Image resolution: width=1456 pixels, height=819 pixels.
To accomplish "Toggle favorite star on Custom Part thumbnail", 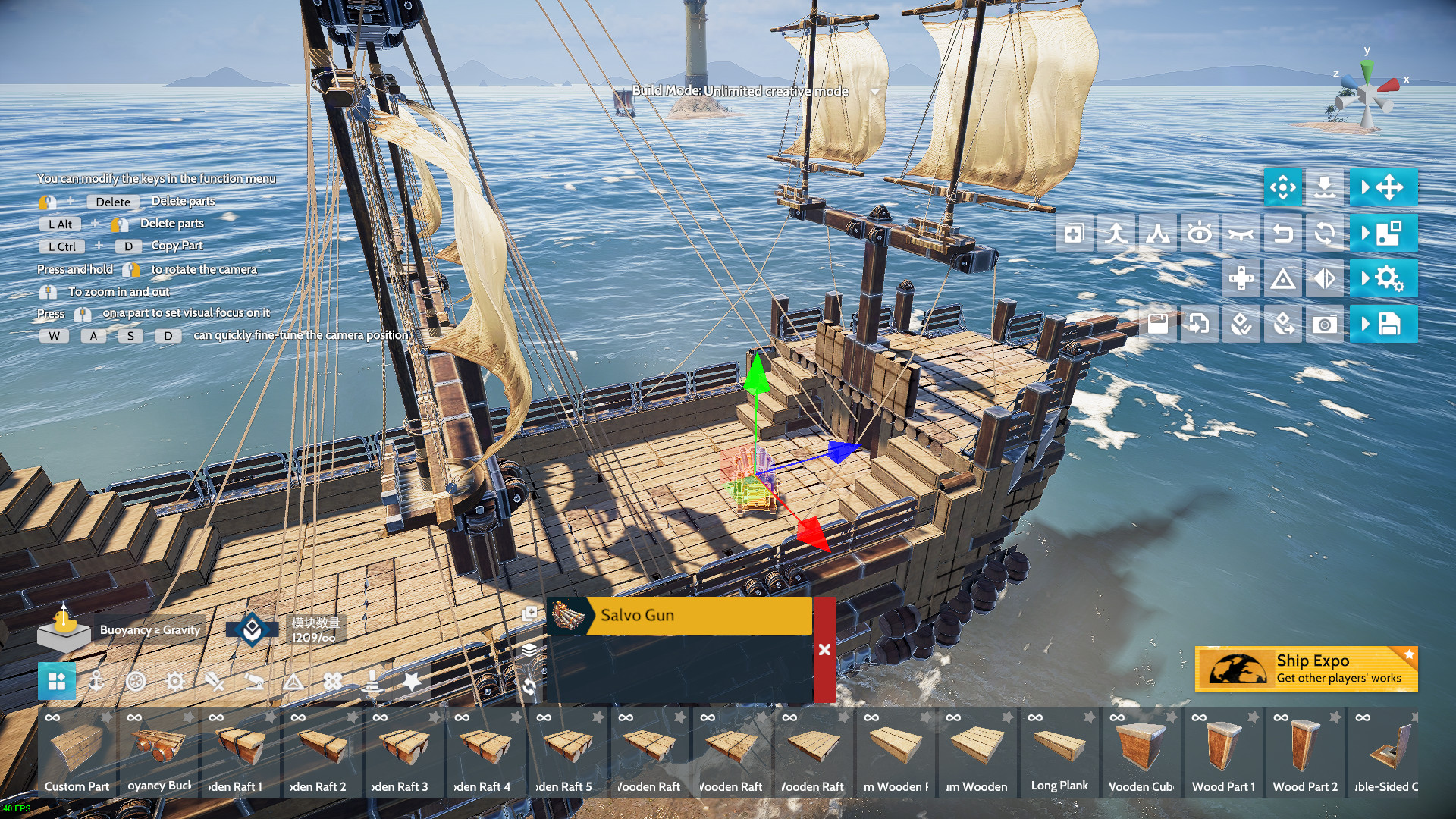I will tap(106, 715).
